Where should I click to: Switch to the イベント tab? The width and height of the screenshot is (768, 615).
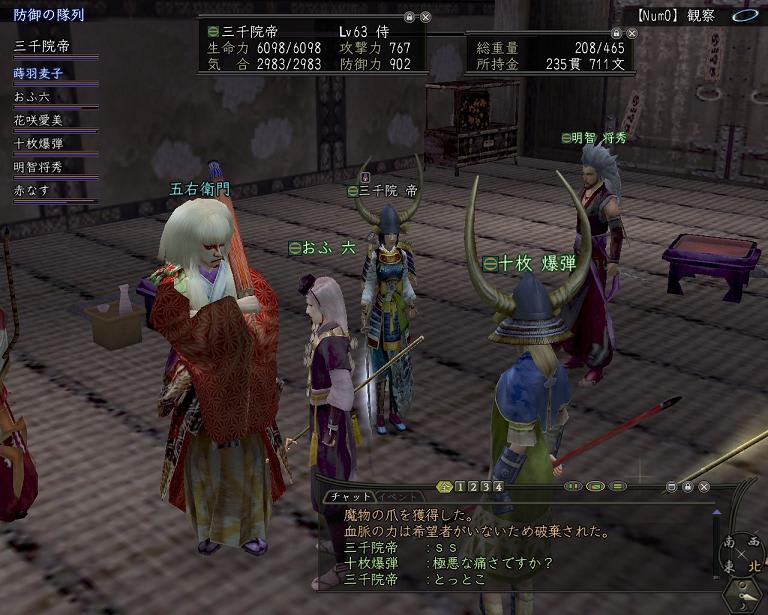(x=397, y=496)
